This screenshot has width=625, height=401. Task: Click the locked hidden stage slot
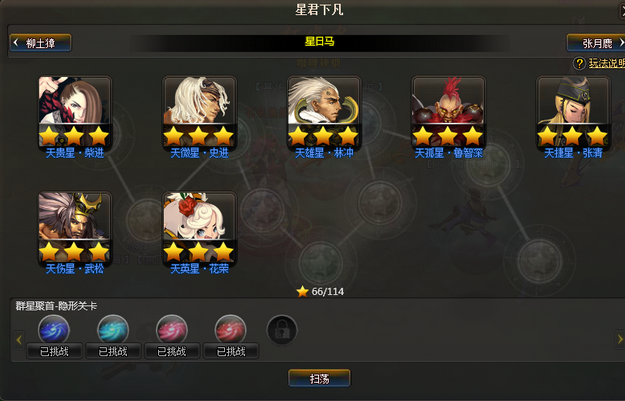pos(282,329)
